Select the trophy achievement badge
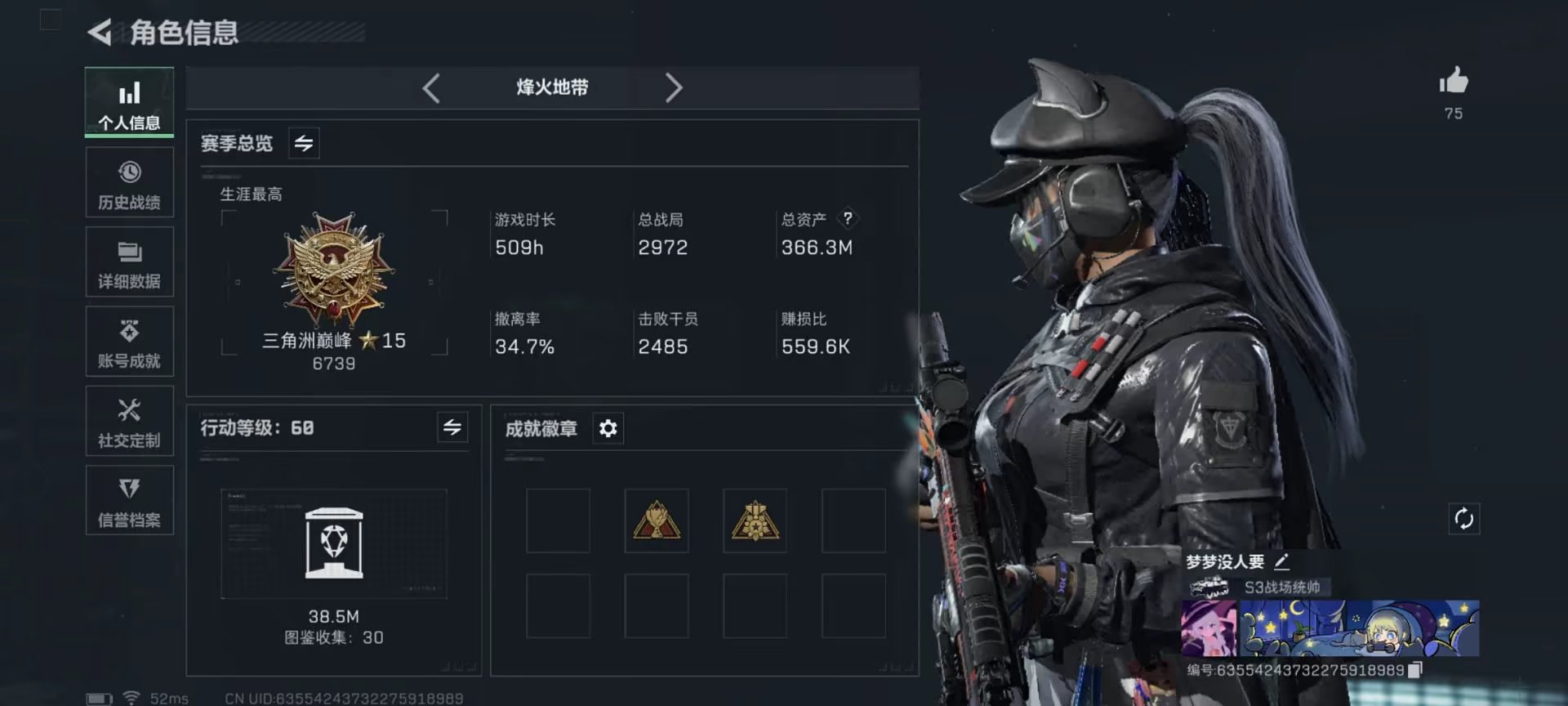Viewport: 1568px width, 706px height. 657,520
